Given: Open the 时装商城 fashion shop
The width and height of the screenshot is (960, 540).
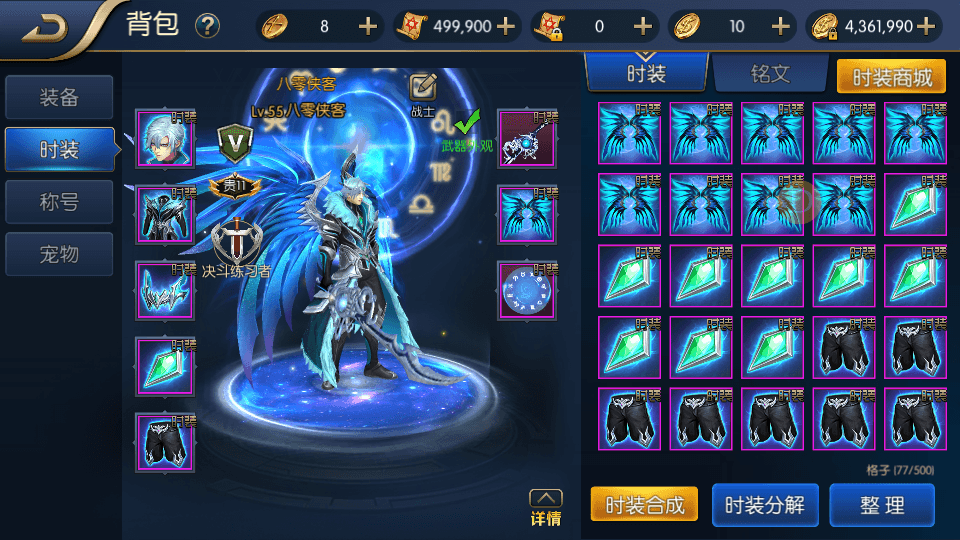Looking at the screenshot, I should point(890,76).
